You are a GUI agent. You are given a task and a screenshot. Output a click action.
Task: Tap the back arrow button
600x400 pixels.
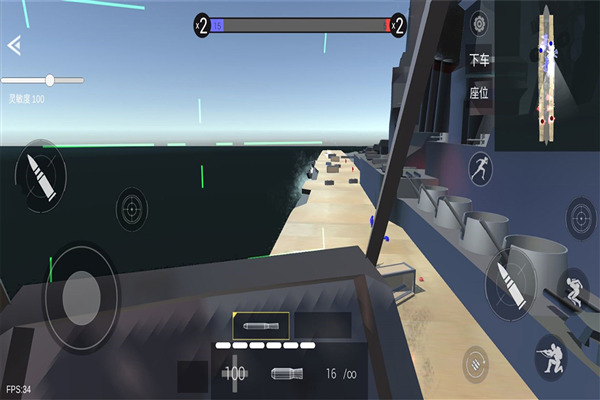pyautogui.click(x=14, y=45)
